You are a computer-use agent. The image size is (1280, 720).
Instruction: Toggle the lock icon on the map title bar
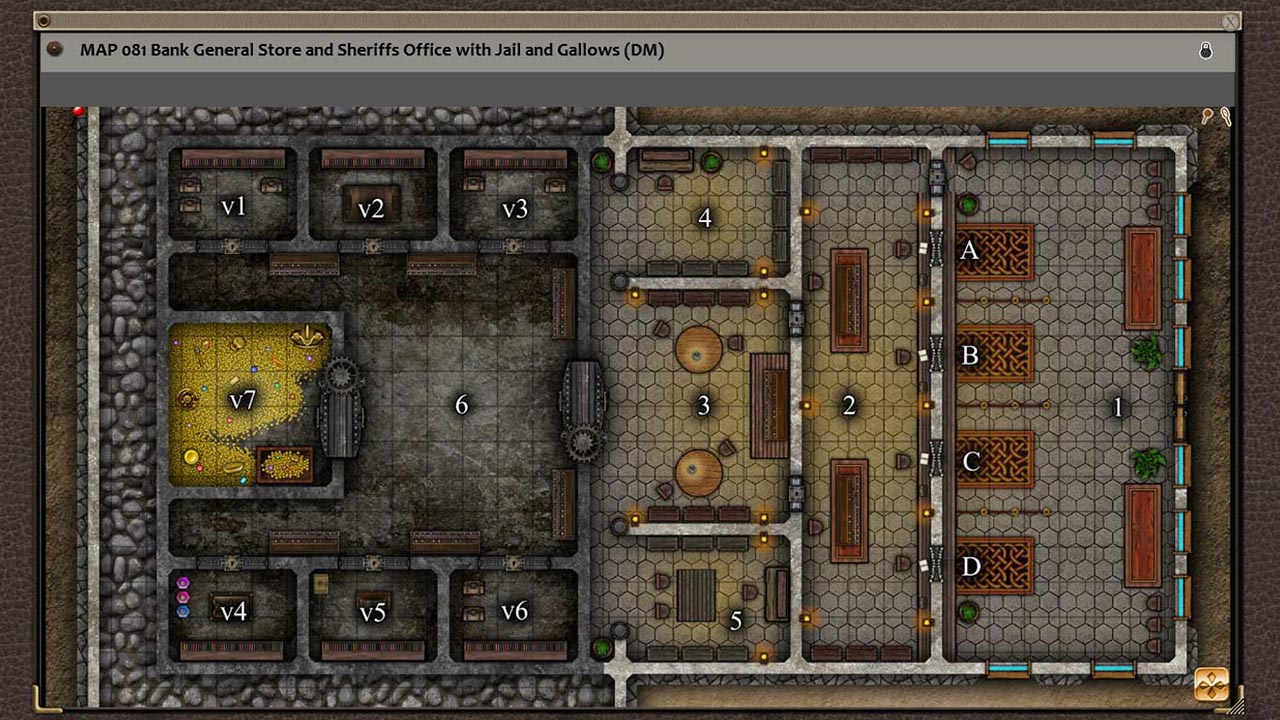coord(1206,50)
